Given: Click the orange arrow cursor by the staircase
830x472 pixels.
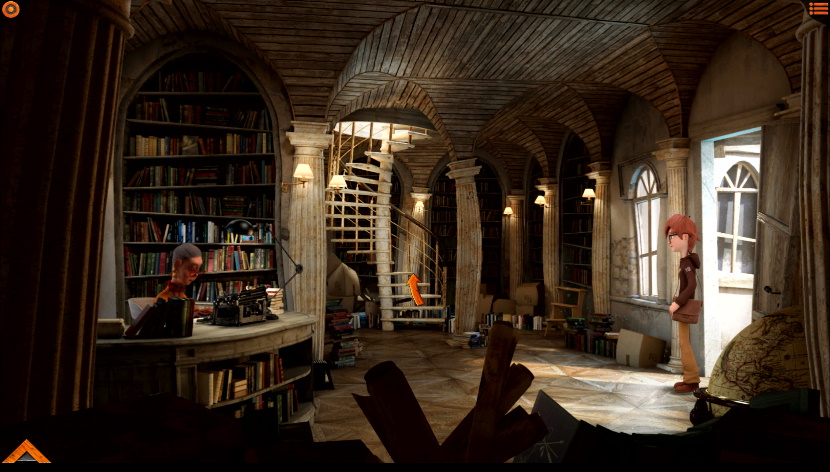Looking at the screenshot, I should tap(415, 289).
